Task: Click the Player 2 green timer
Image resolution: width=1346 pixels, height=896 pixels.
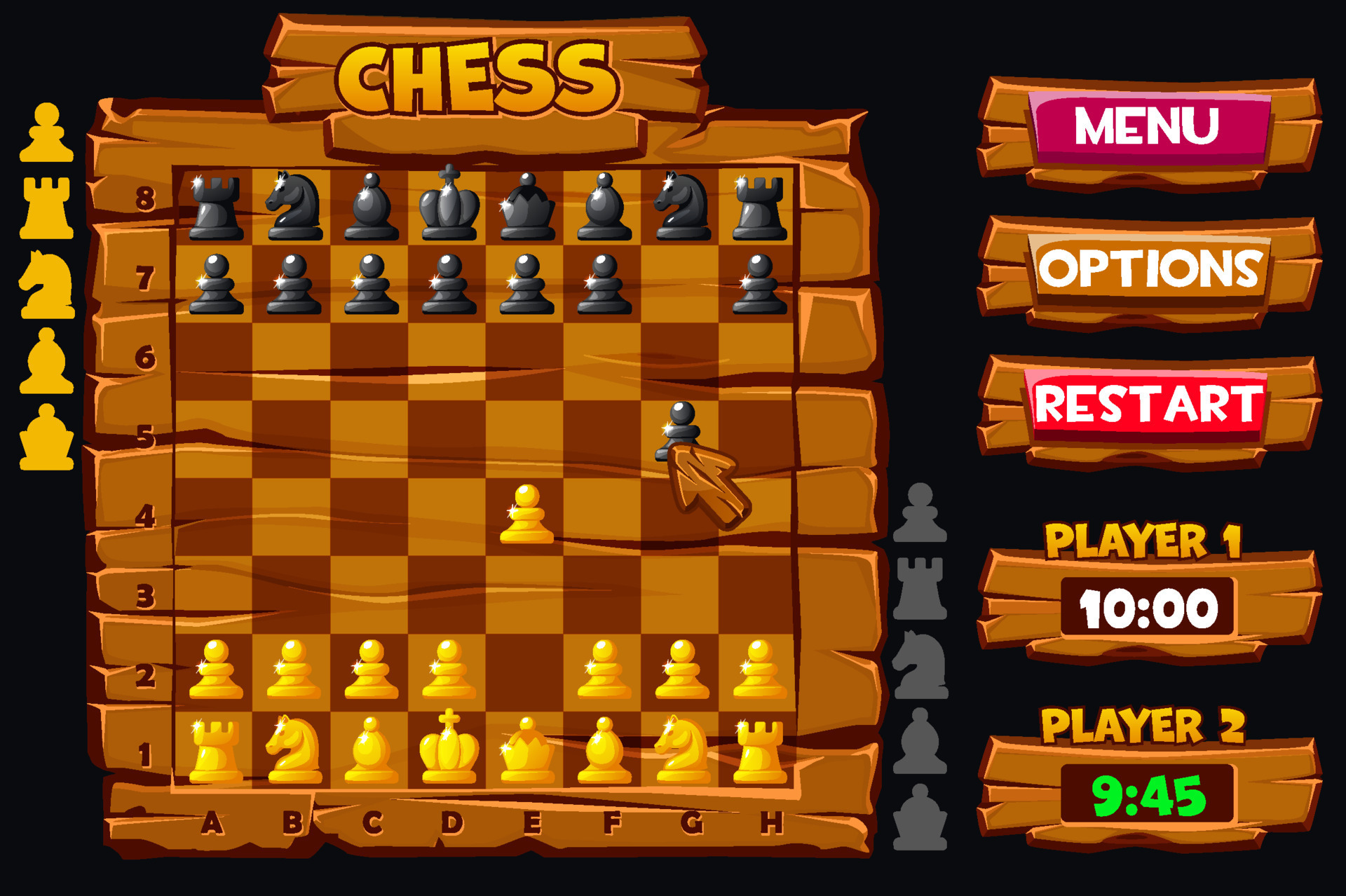Action: click(1150, 792)
